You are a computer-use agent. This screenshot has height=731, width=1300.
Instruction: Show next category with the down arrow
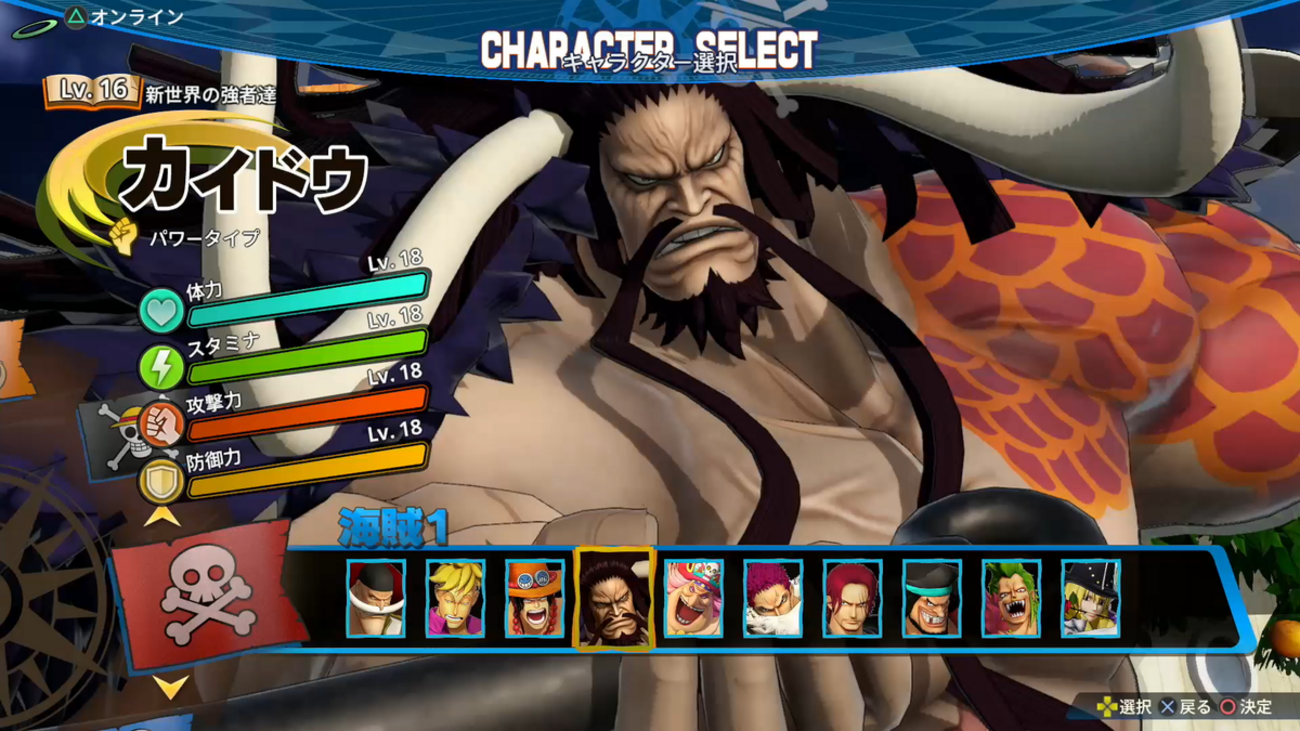172,687
